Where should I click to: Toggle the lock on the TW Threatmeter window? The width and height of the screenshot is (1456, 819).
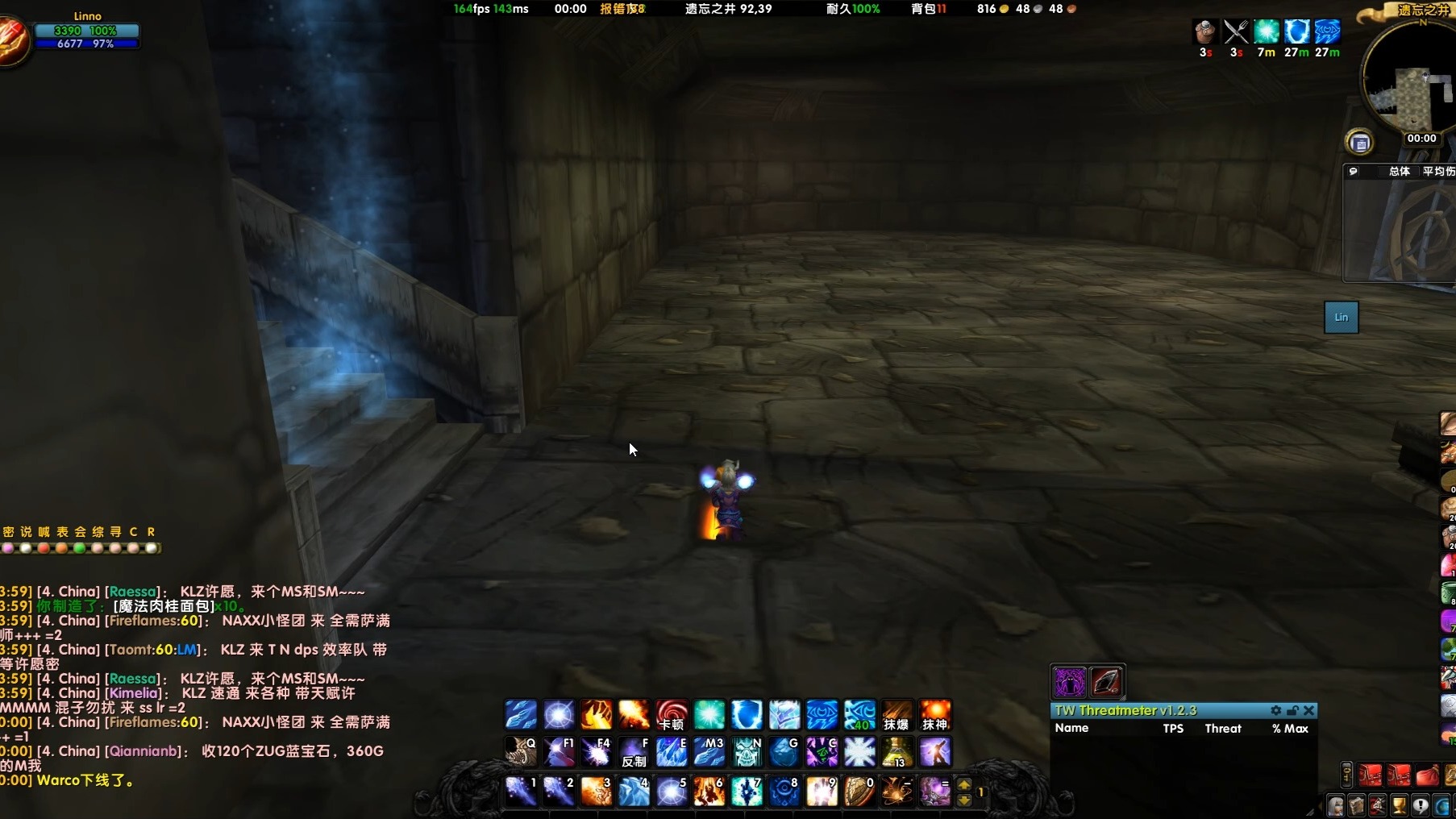coord(1293,711)
